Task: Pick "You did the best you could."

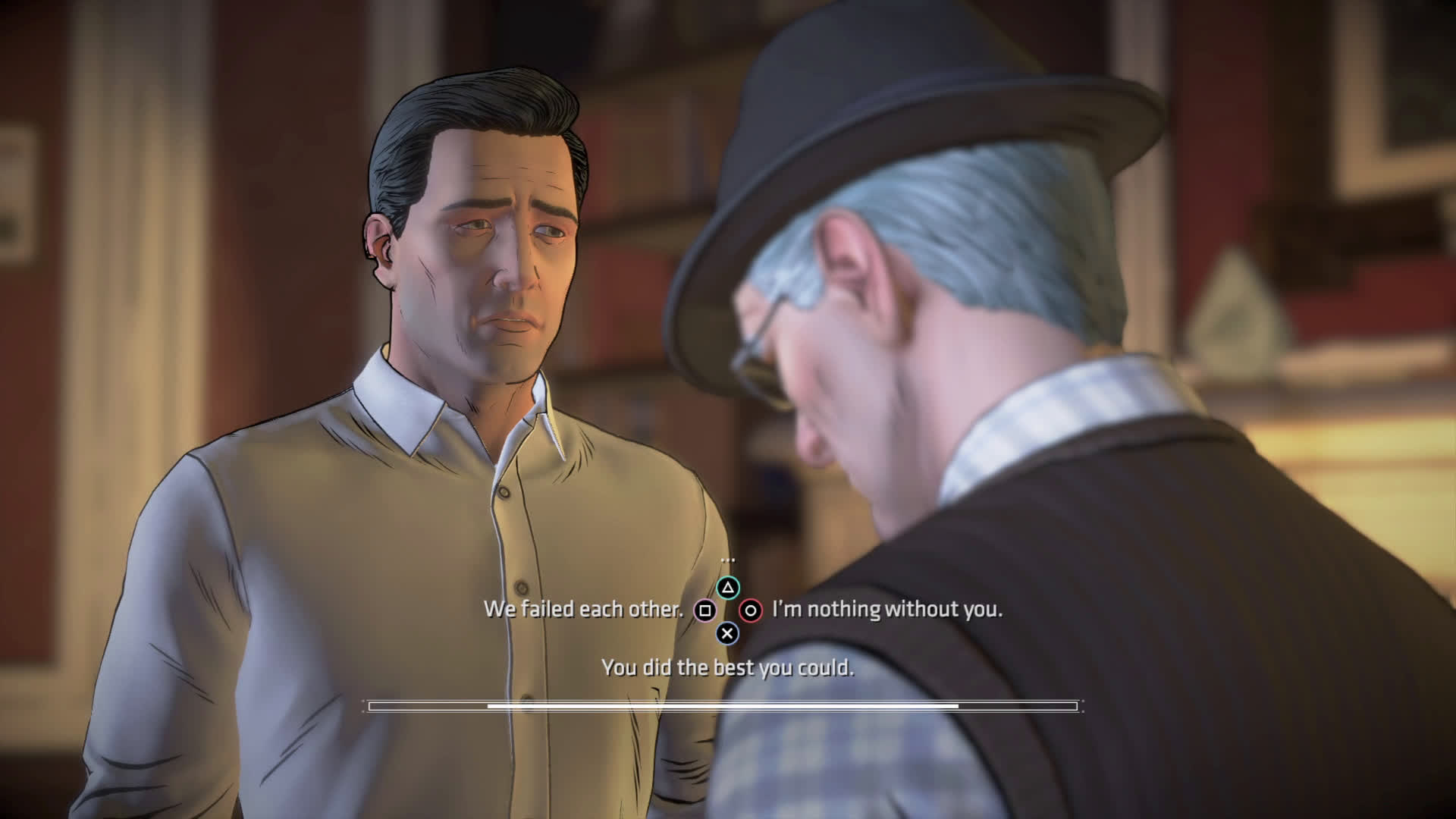Action: pos(727,668)
